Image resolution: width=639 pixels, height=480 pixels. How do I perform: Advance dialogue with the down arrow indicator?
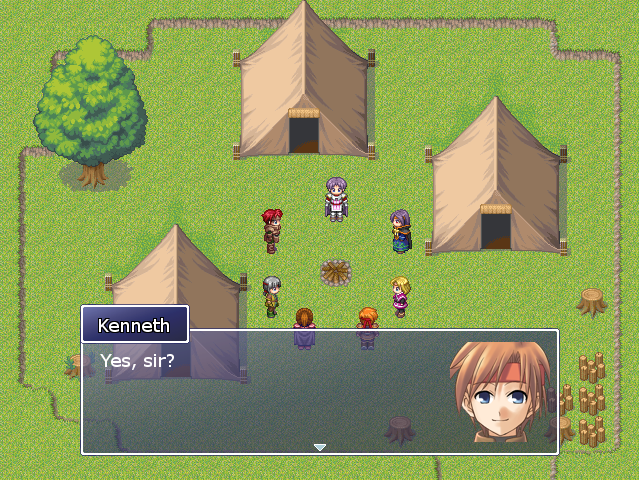tap(320, 447)
